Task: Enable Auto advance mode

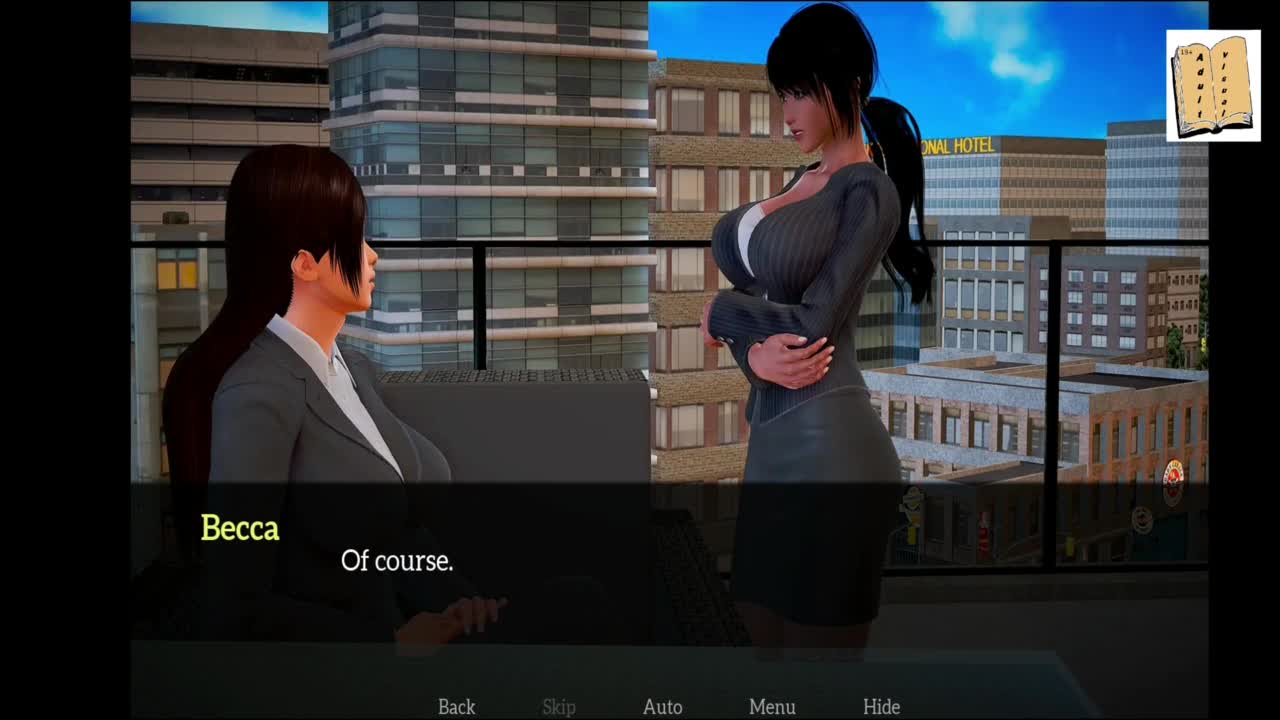Action: 662,707
